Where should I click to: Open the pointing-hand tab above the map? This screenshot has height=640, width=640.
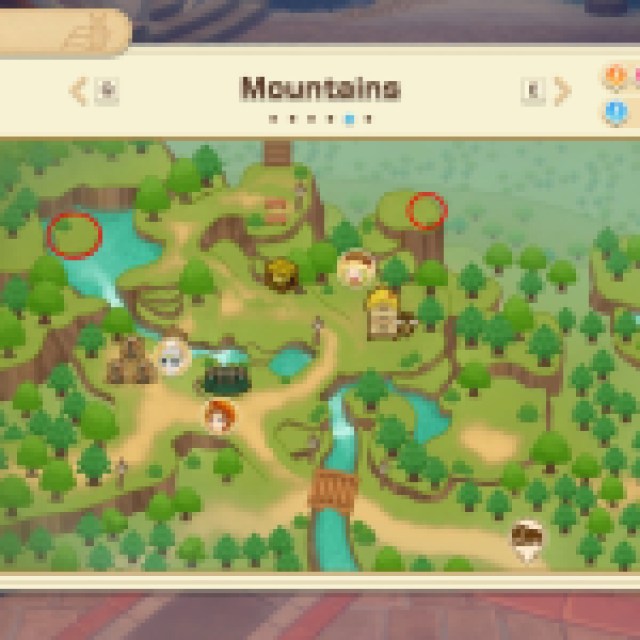pyautogui.click(x=84, y=33)
